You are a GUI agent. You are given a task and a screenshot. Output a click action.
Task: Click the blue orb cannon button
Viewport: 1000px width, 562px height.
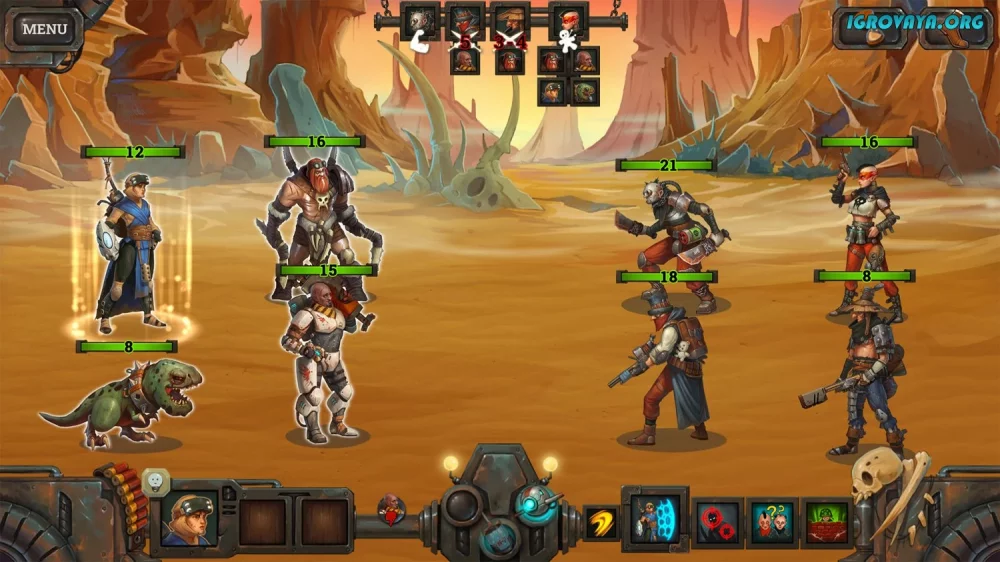pyautogui.click(x=536, y=504)
